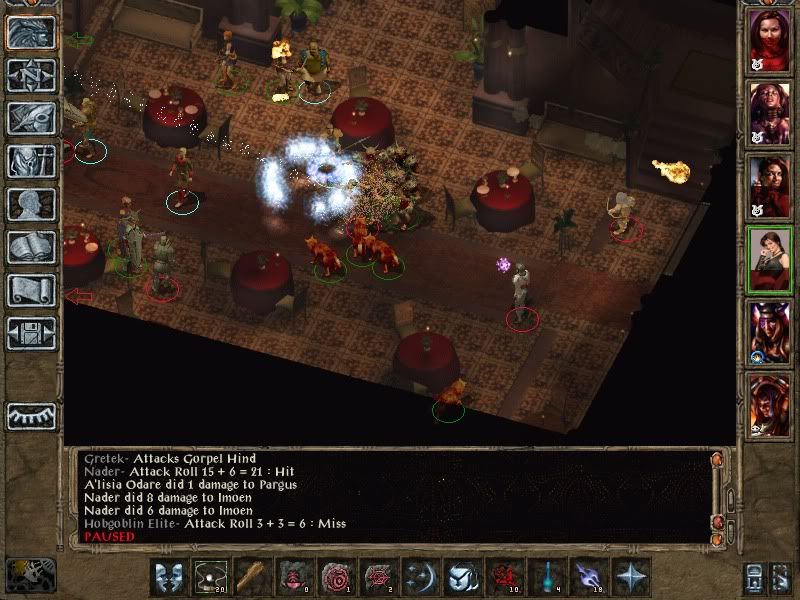Equip the wooden club weapon slot
This screenshot has height=600, width=800.
(x=254, y=578)
